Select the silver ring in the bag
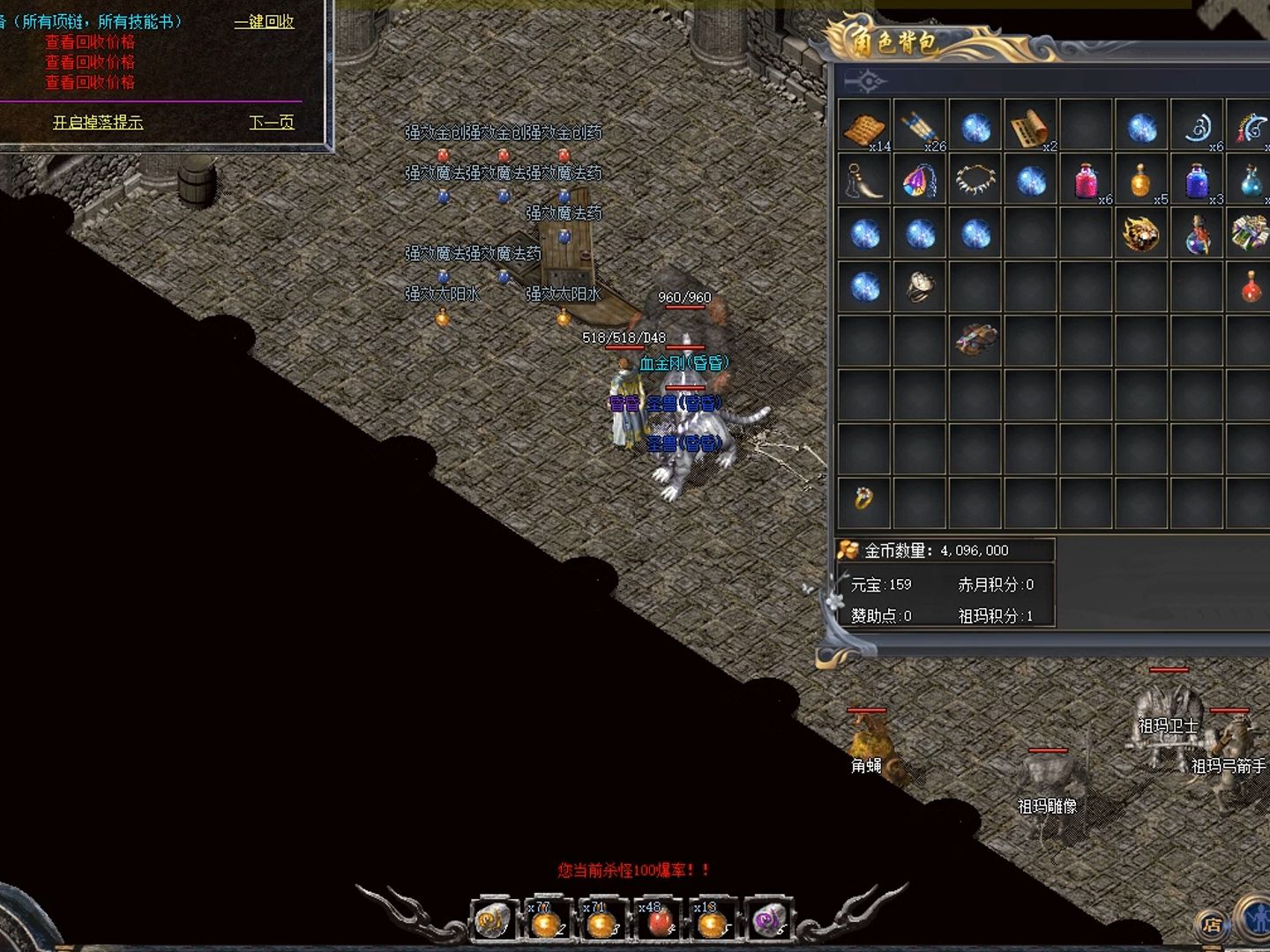The height and width of the screenshot is (952, 1270). click(x=919, y=286)
